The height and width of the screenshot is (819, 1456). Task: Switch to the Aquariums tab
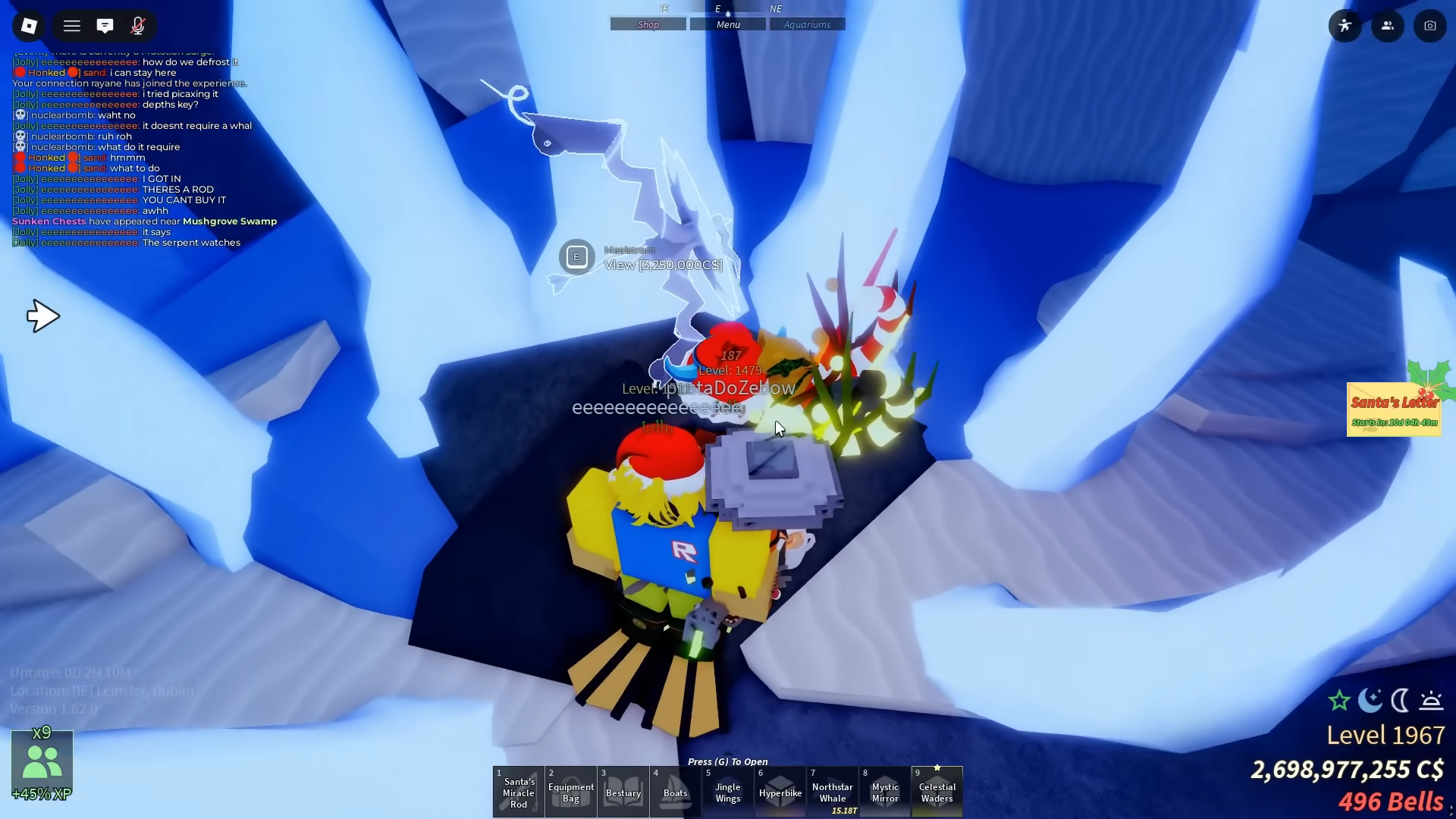(x=807, y=24)
